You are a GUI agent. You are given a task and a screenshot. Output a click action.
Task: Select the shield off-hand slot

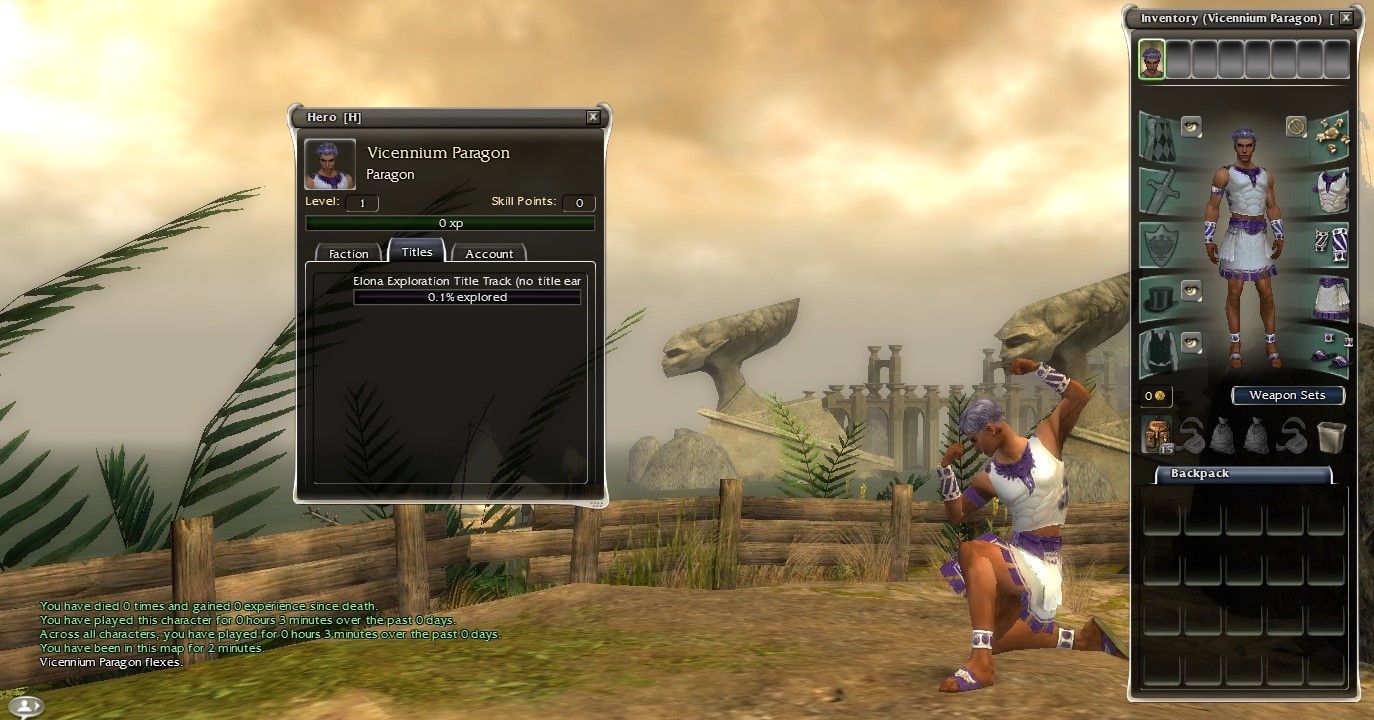[x=1159, y=244]
